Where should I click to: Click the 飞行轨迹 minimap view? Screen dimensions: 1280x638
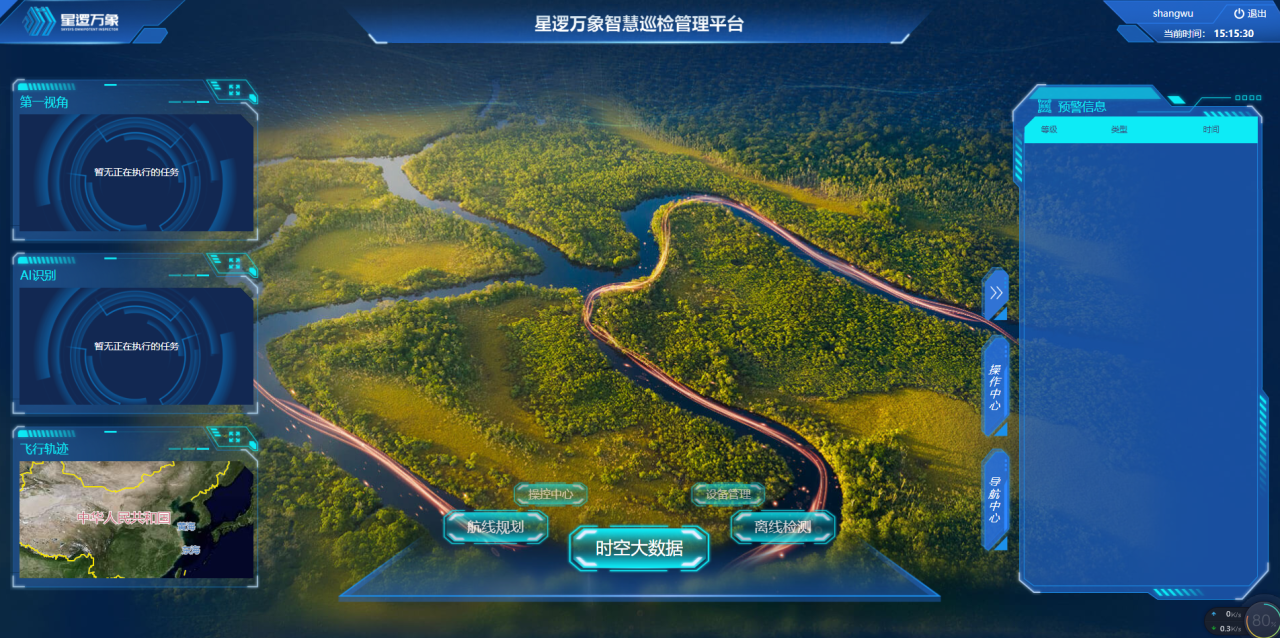point(135,518)
